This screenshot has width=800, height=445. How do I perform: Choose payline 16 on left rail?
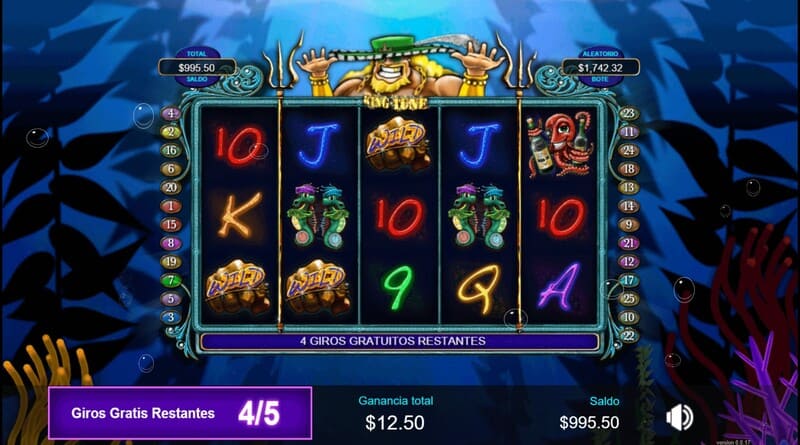(171, 150)
